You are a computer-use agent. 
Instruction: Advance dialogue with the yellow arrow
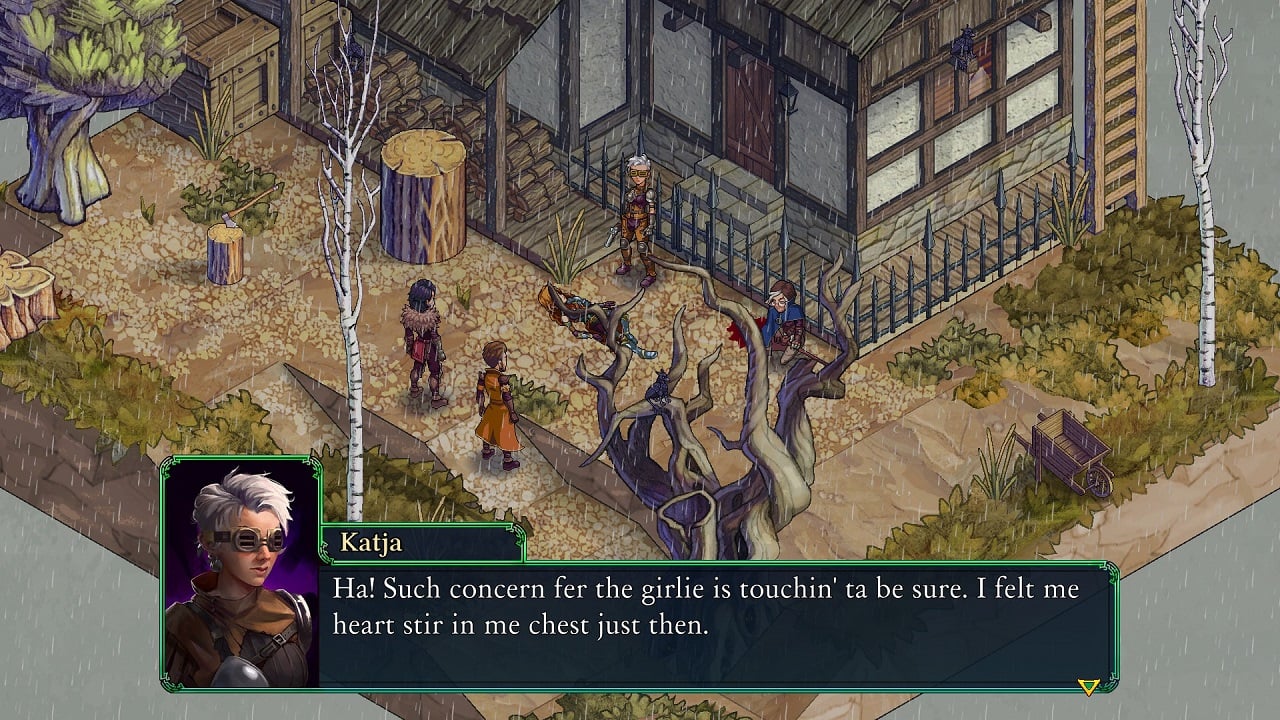tap(1088, 686)
